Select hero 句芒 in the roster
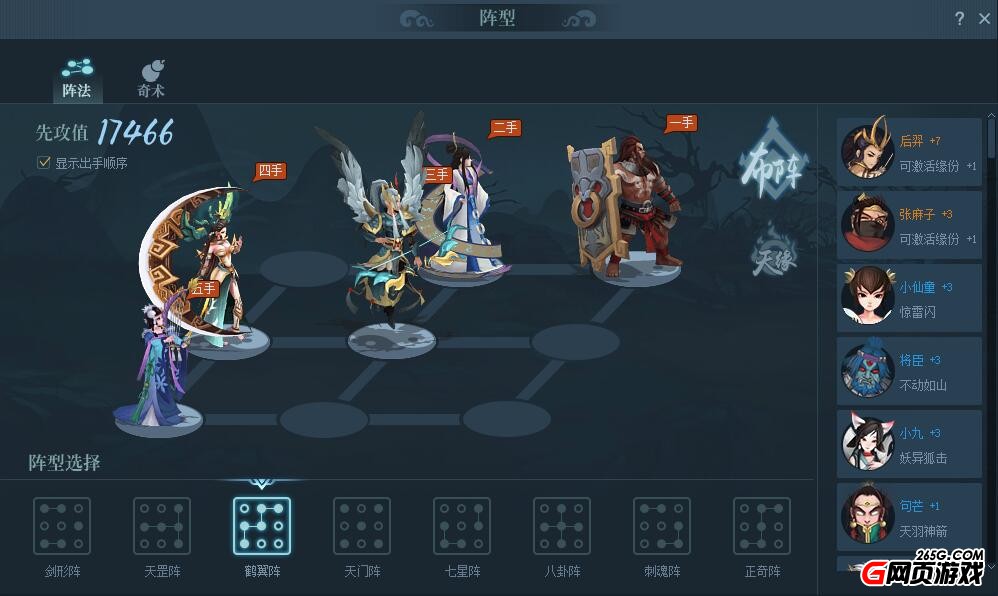 910,518
